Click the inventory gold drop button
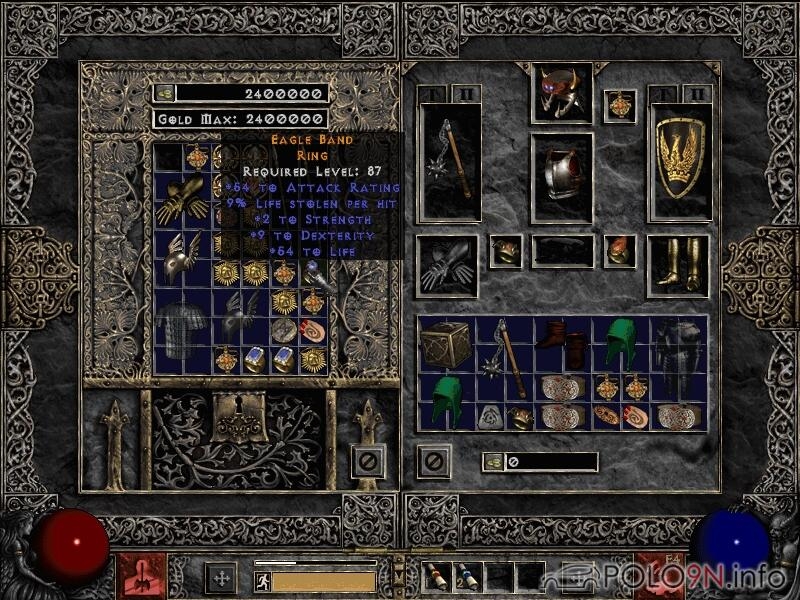The image size is (800, 600). [492, 462]
